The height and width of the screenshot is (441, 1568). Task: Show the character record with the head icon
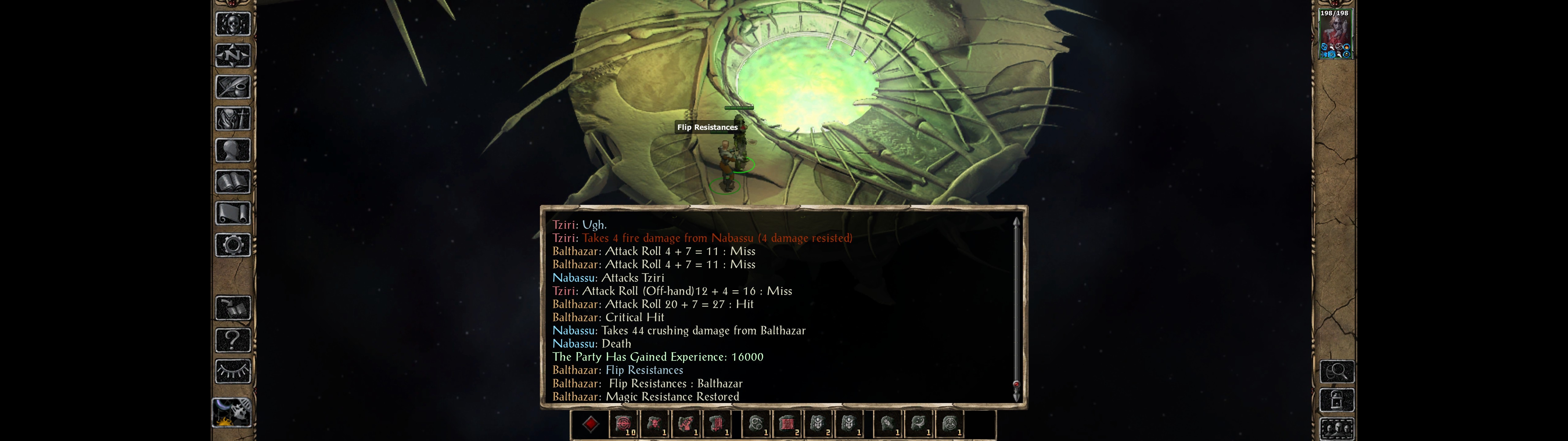click(x=233, y=150)
